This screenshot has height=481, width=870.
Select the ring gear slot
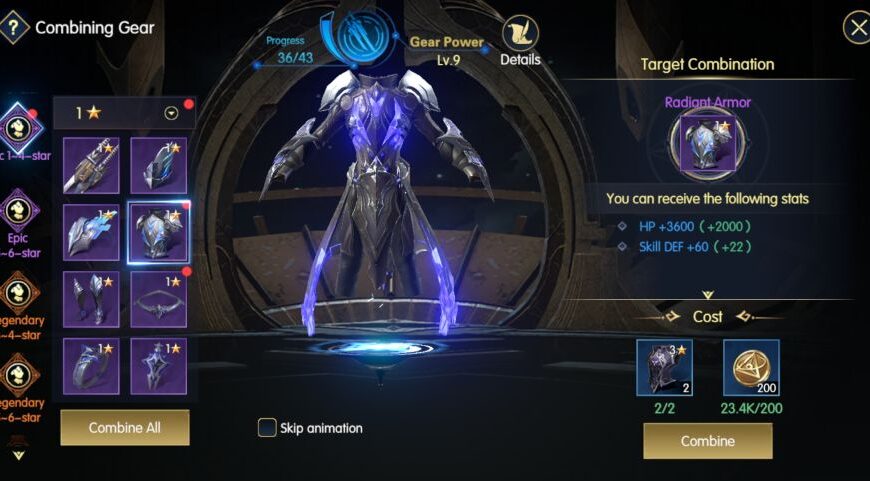91,366
